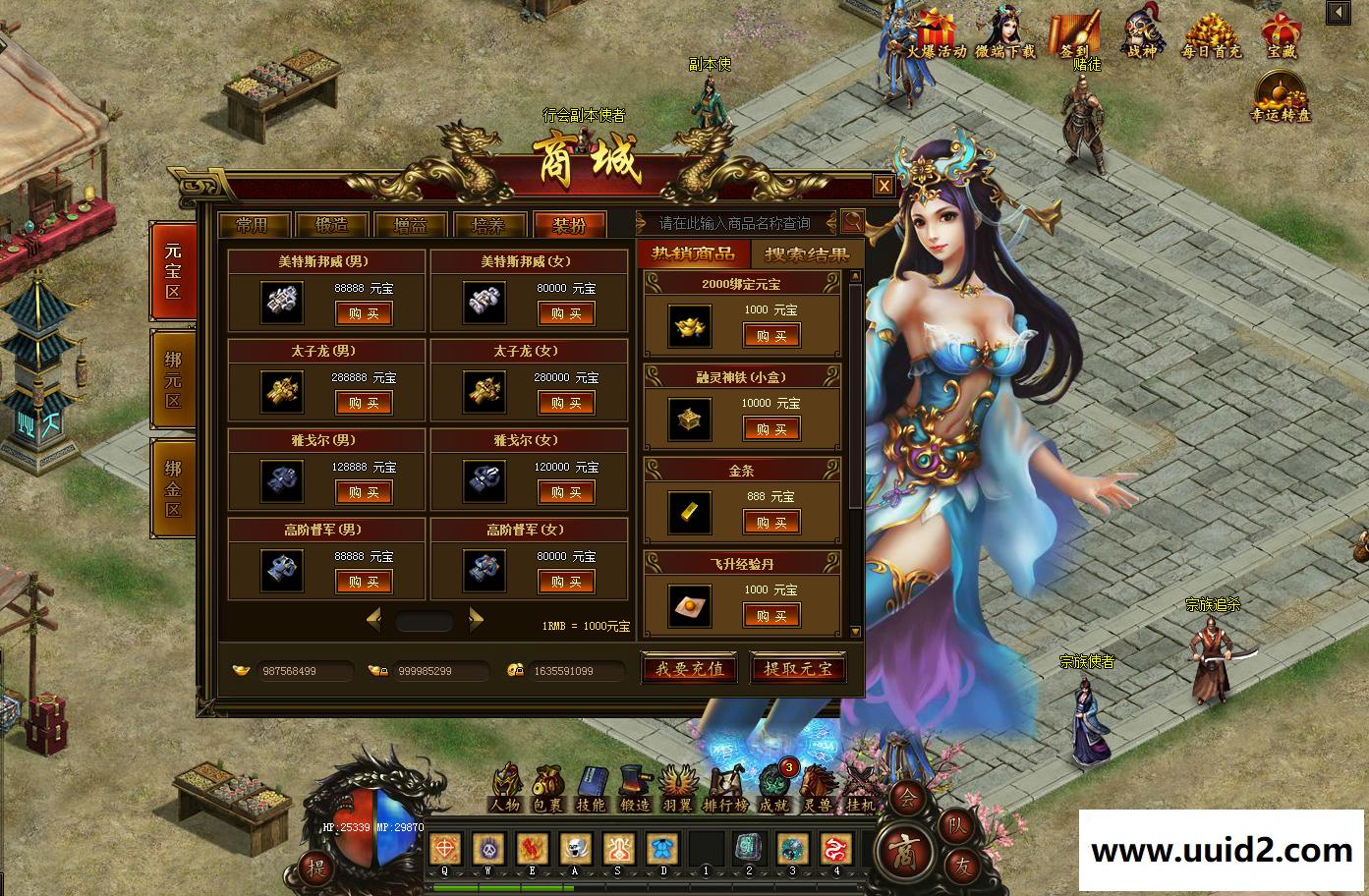Switch to the 常用 shop tab

(253, 224)
